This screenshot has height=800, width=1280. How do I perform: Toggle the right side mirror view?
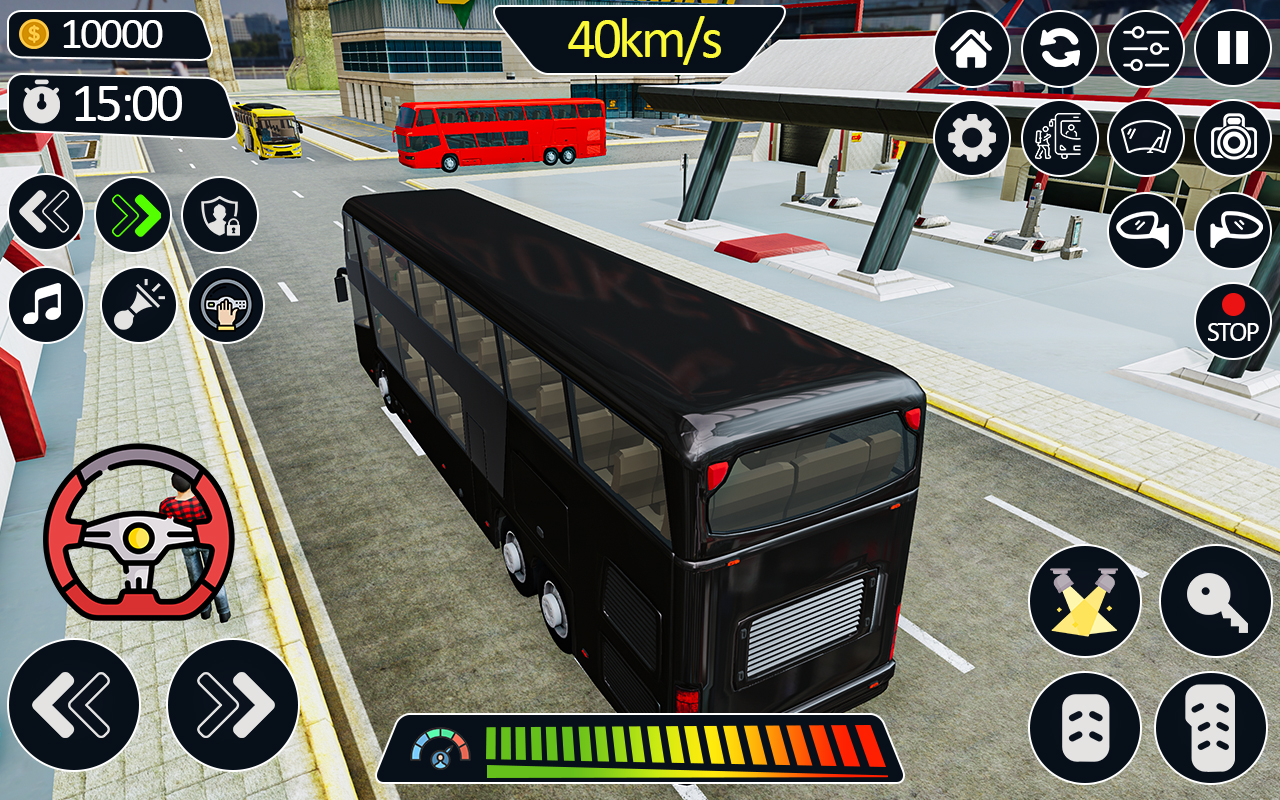(1232, 232)
